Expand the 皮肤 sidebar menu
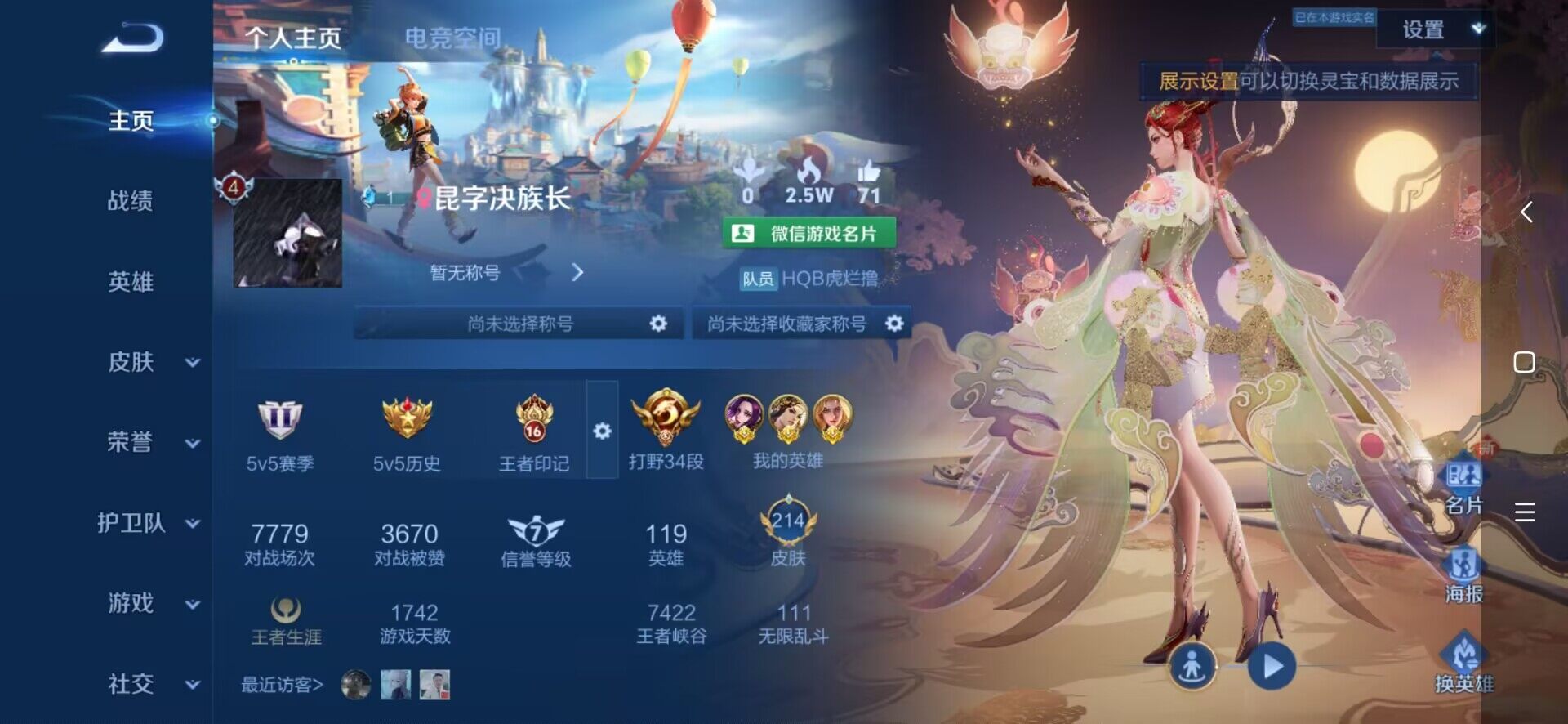1568x724 pixels. point(151,362)
